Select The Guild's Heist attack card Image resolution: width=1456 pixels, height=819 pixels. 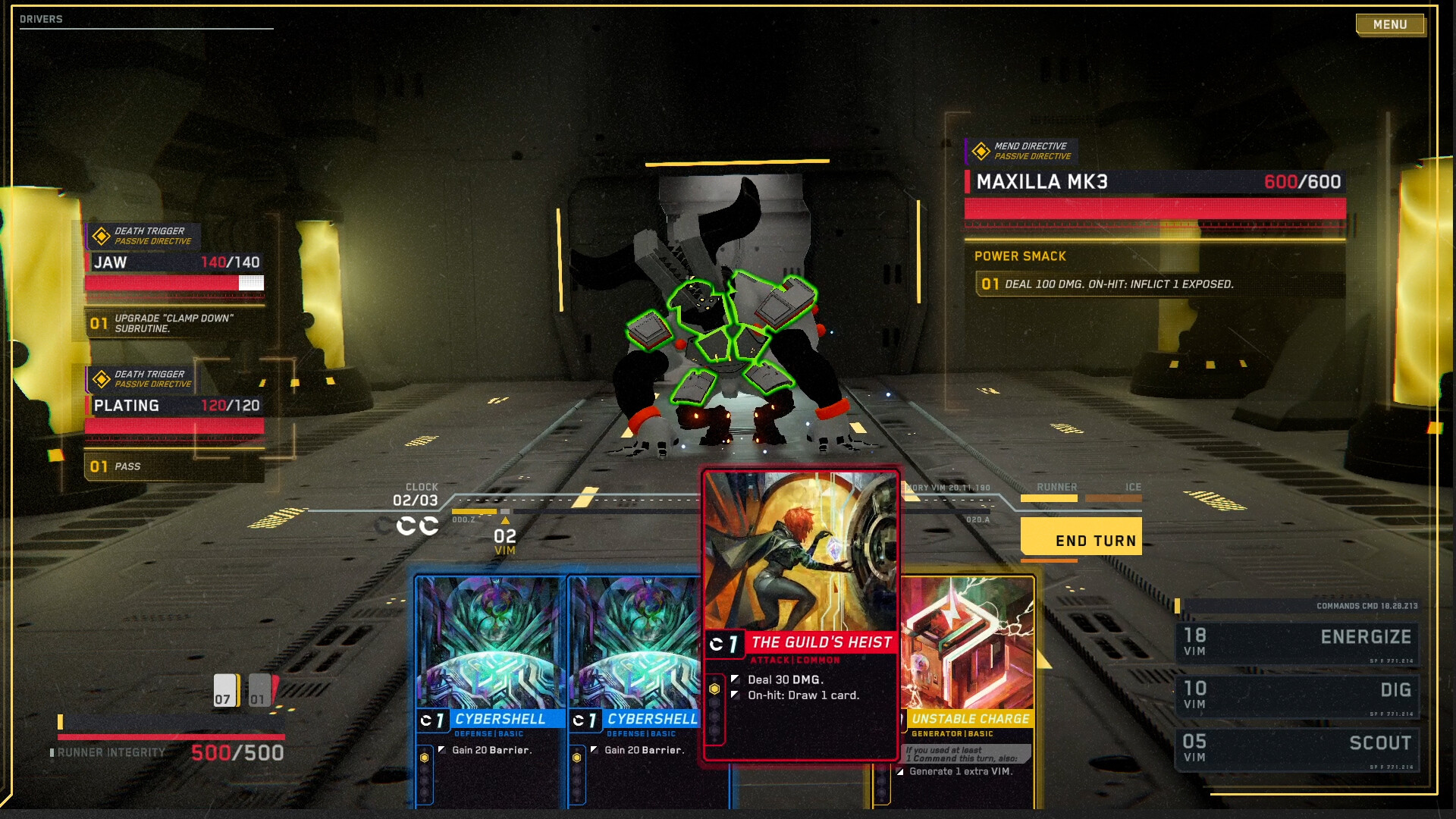click(801, 614)
